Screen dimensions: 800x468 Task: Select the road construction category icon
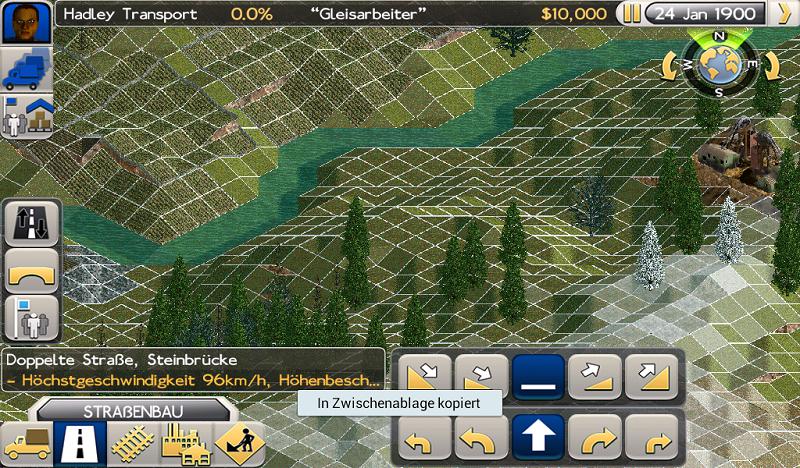click(78, 442)
